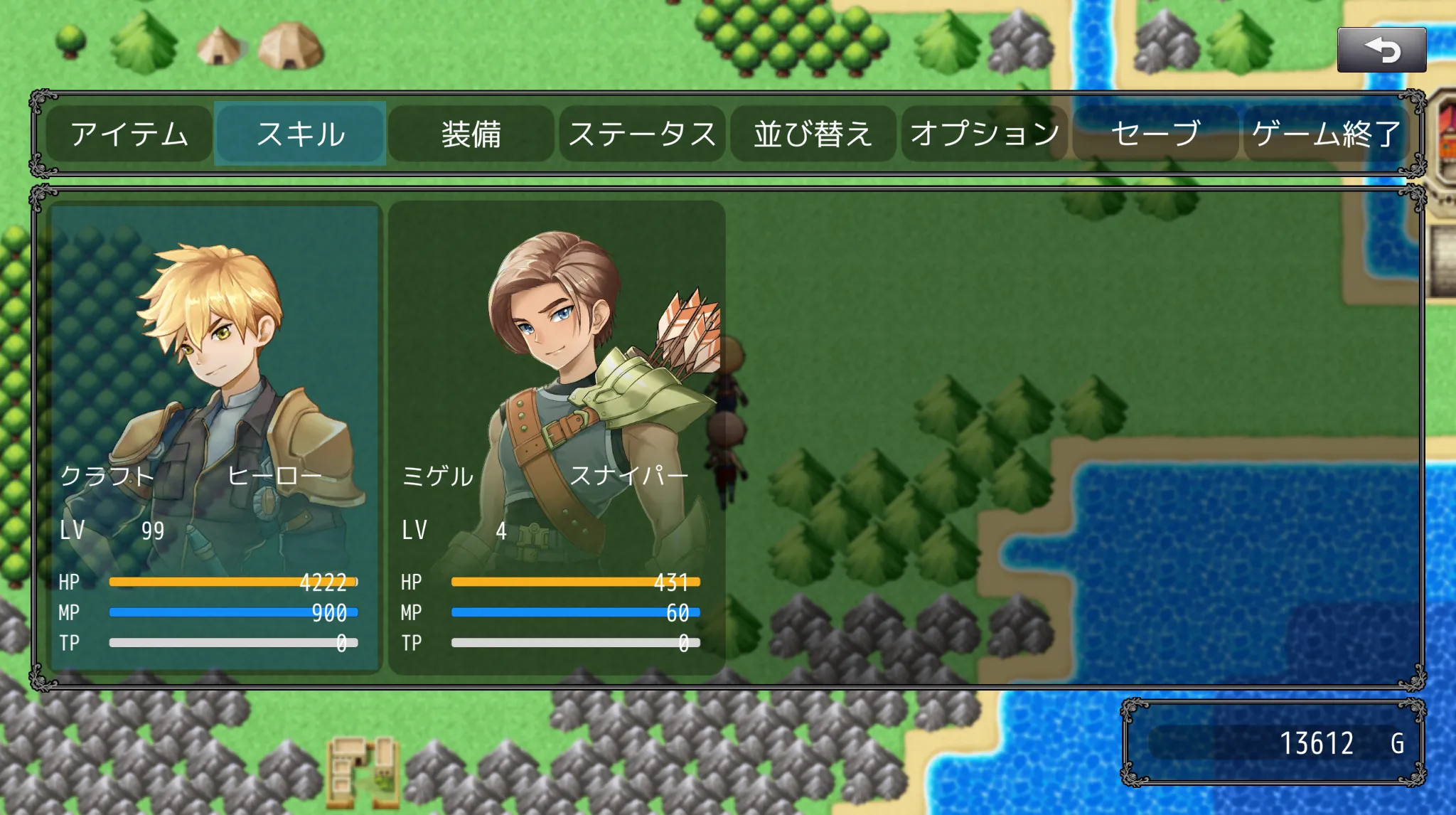Pick party member ミゲル the sniper
This screenshot has width=1456, height=815.
click(557, 437)
